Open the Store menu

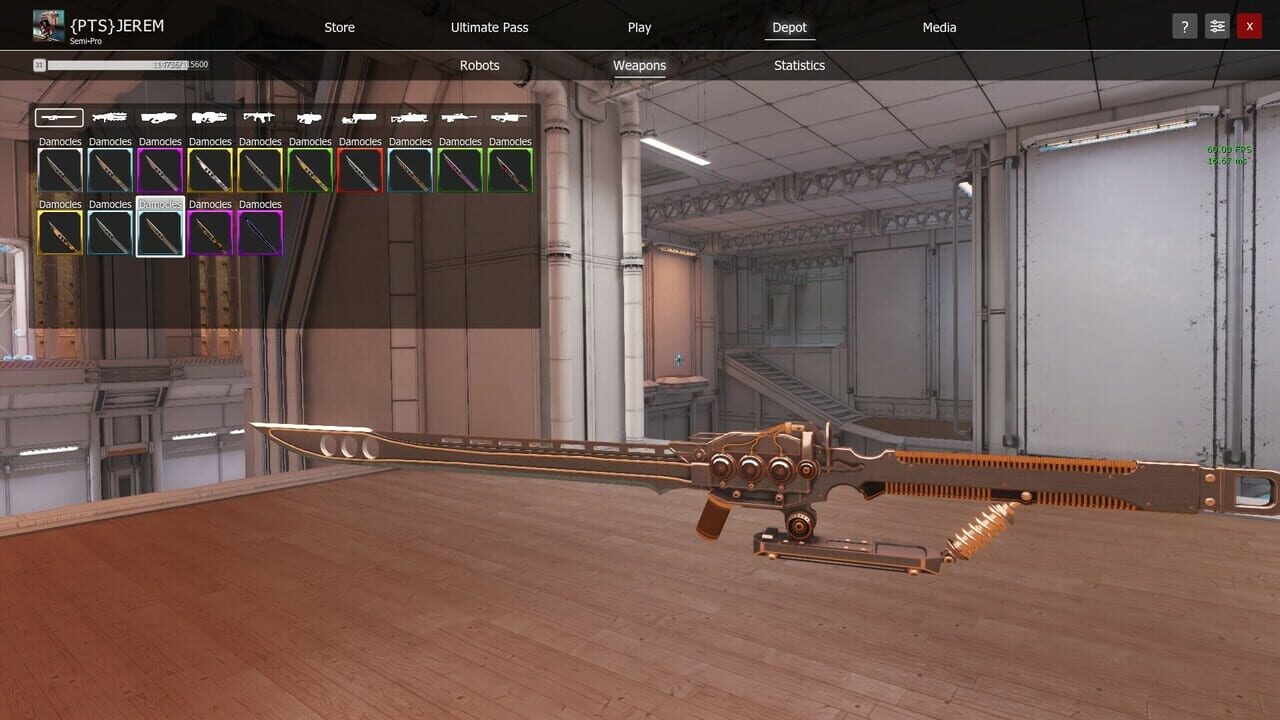coord(339,27)
